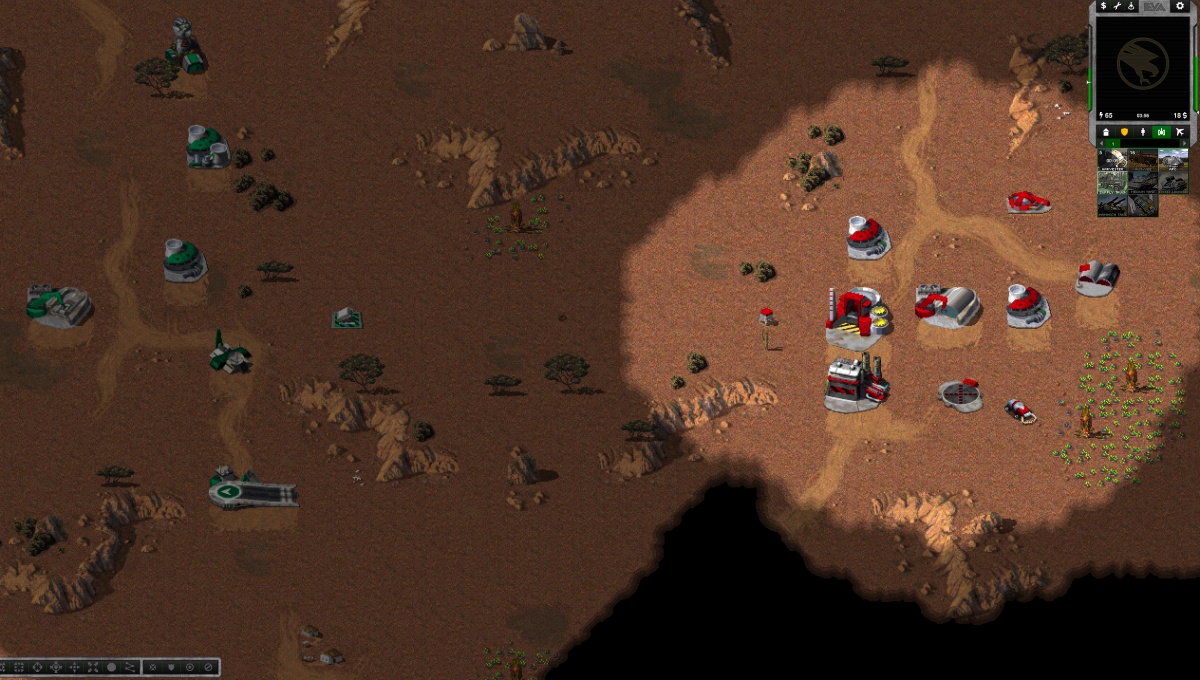Activate the sell mode dollar button

click(1103, 6)
